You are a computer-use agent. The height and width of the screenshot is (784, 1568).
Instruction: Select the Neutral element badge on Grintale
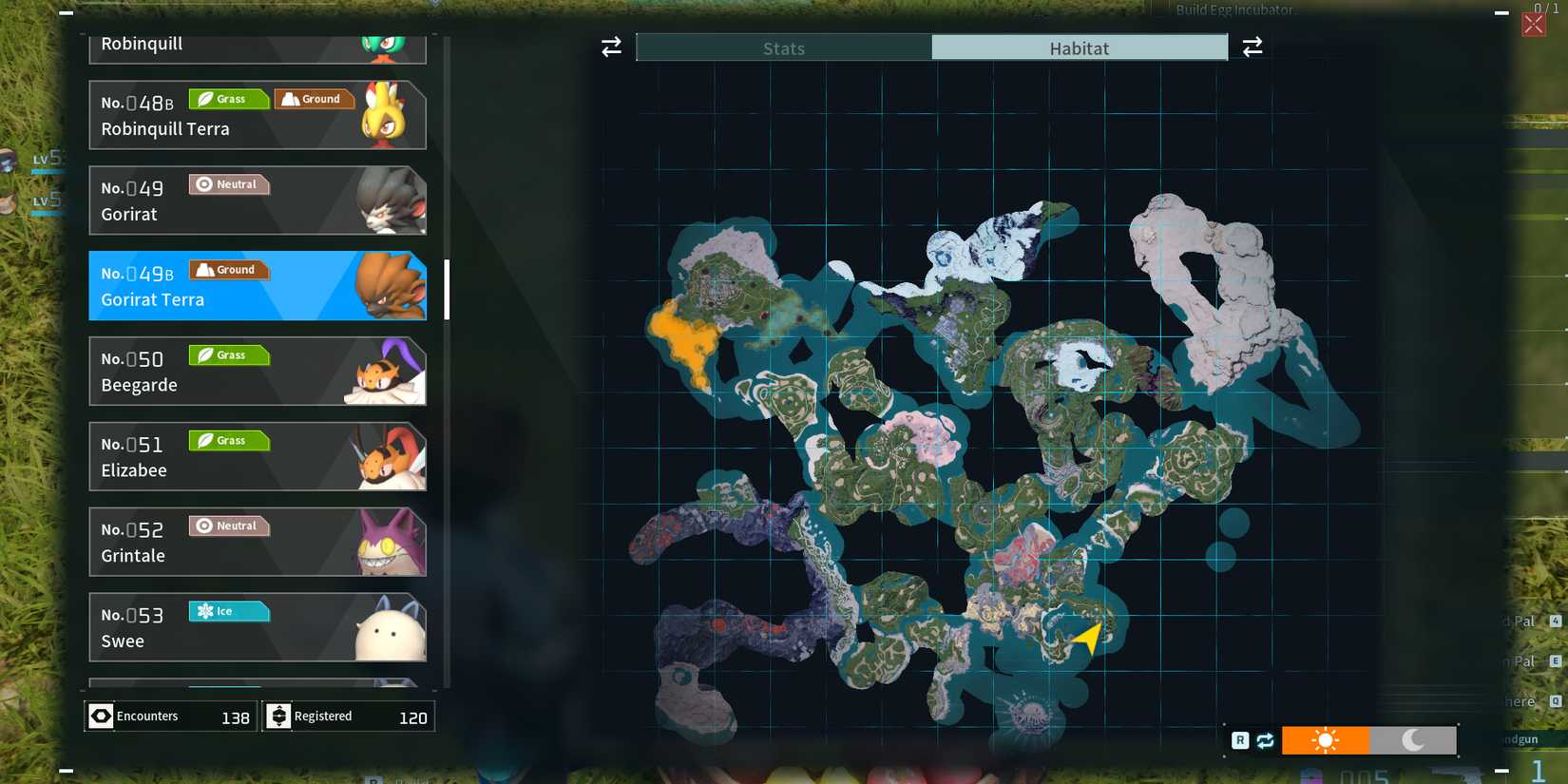(x=229, y=526)
